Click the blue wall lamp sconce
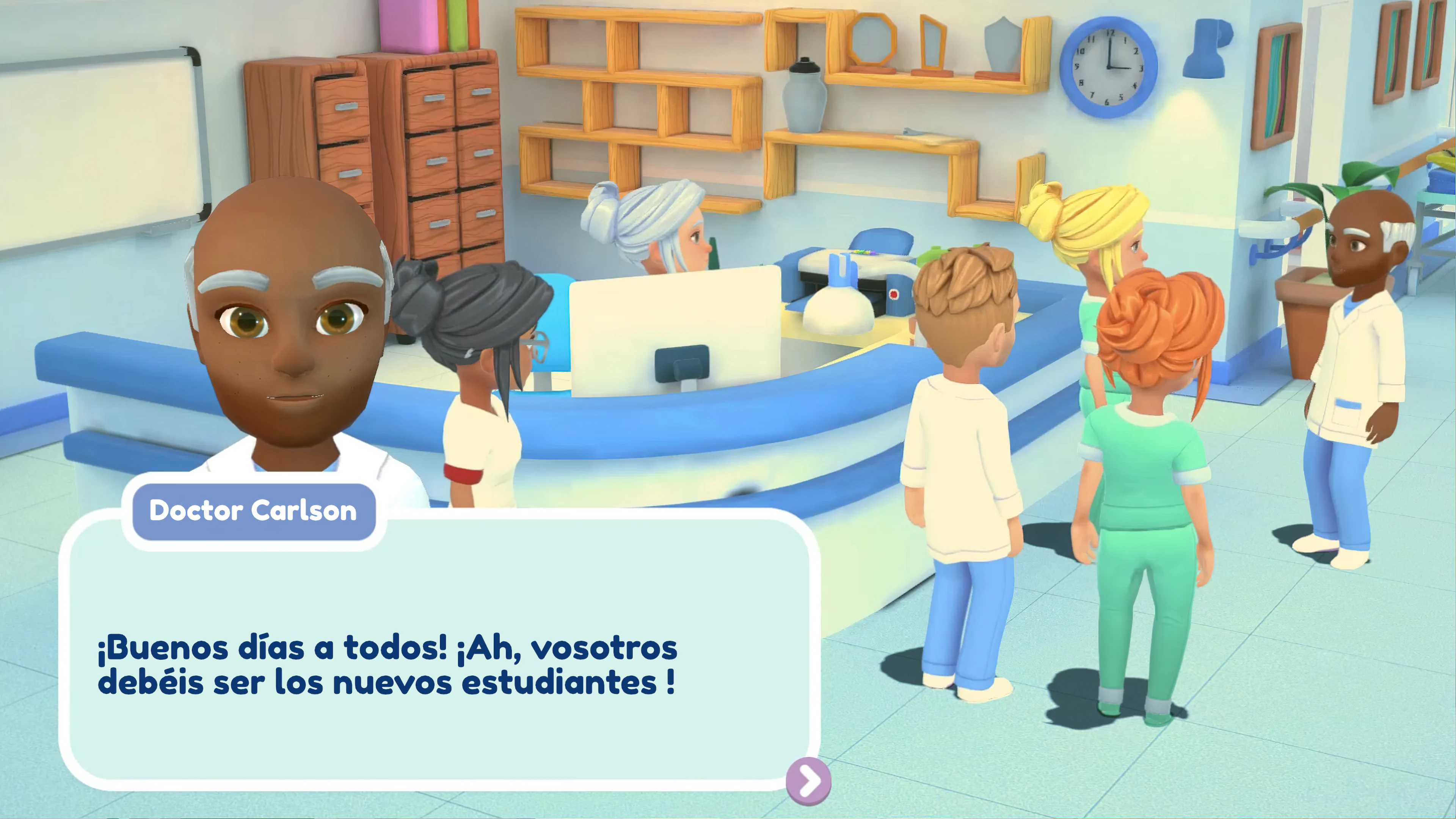This screenshot has width=1456, height=819. [1204, 48]
